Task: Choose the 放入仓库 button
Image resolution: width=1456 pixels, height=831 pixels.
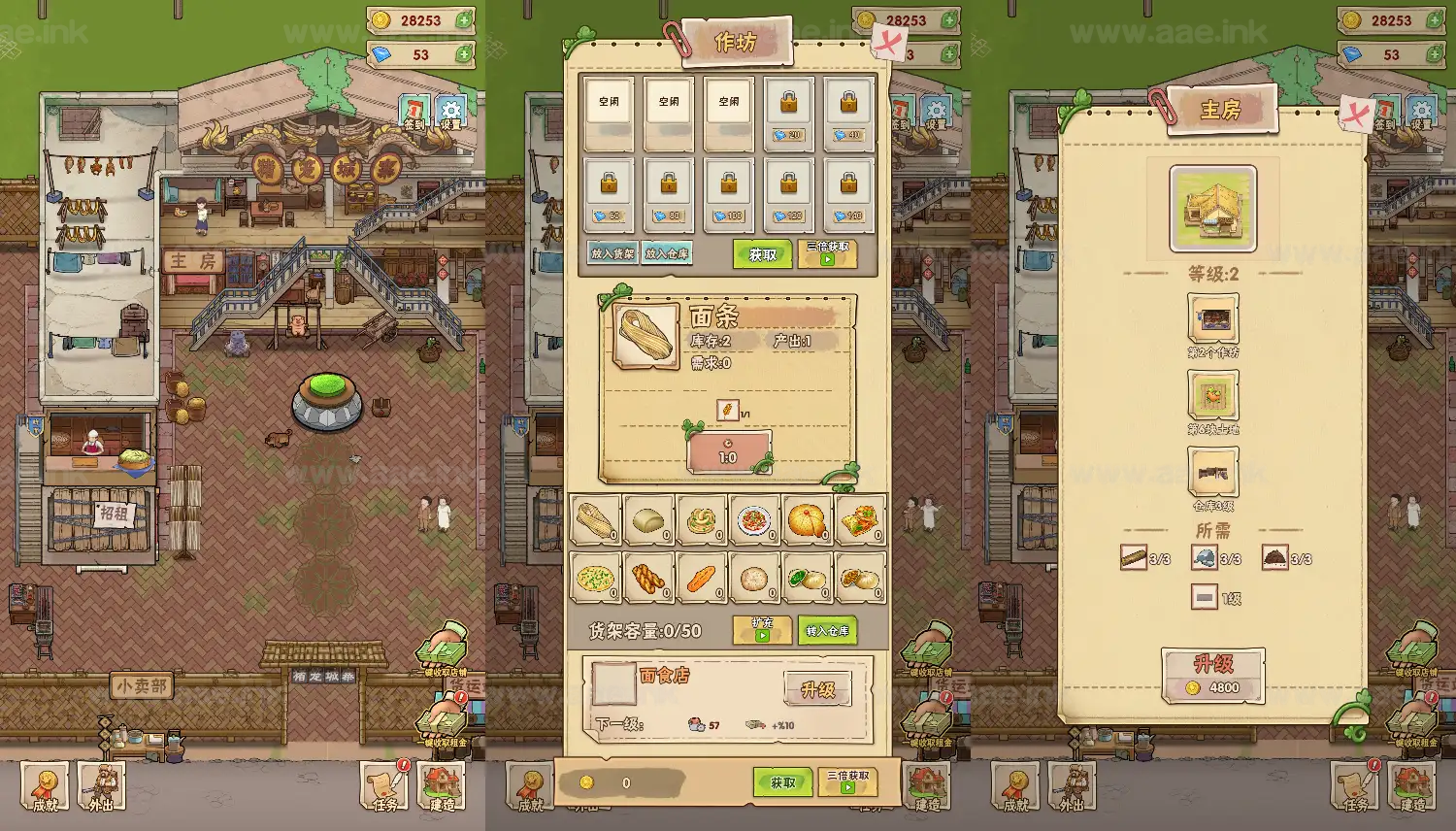Action: click(x=668, y=253)
